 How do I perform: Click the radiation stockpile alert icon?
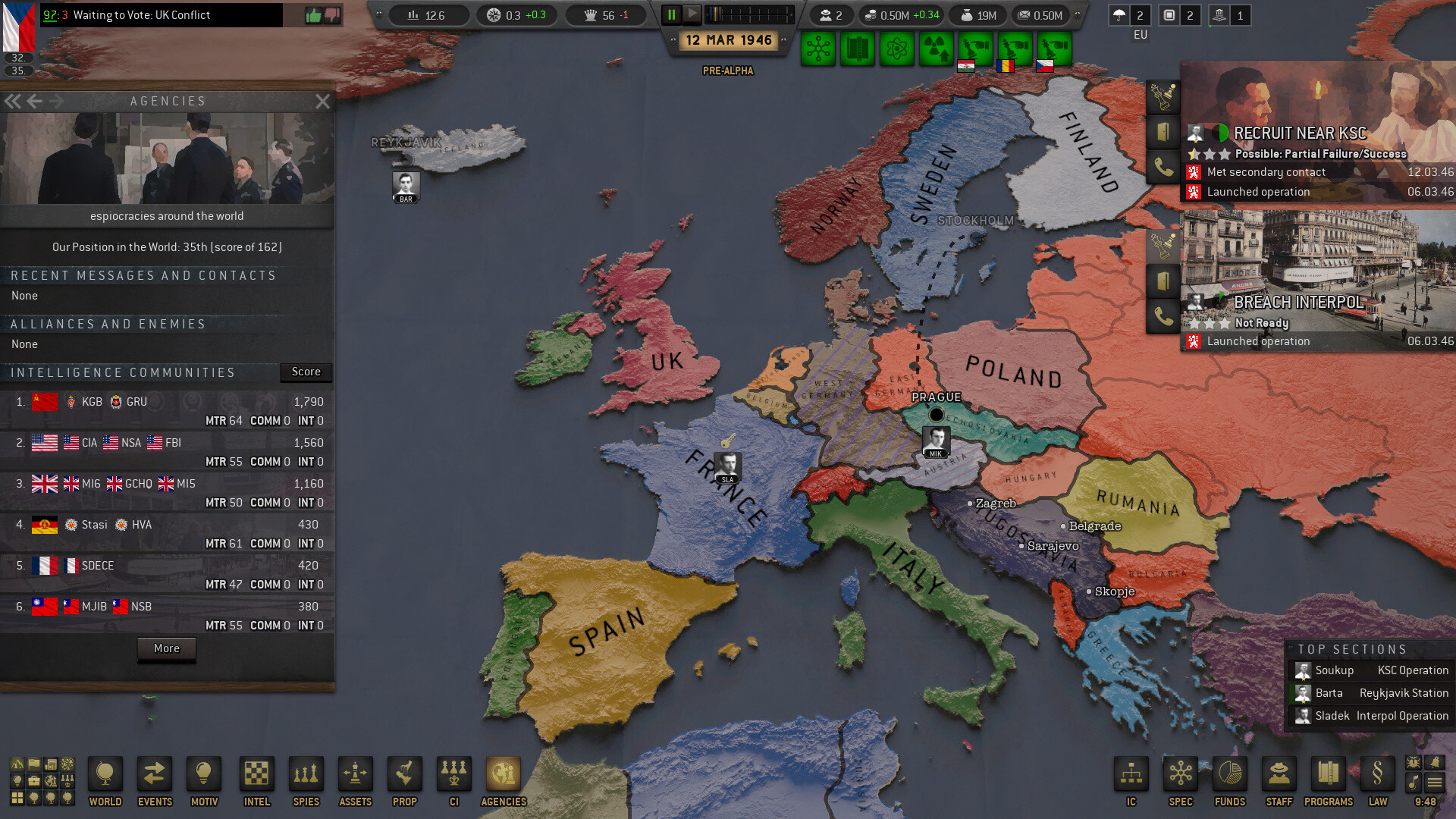coord(935,48)
